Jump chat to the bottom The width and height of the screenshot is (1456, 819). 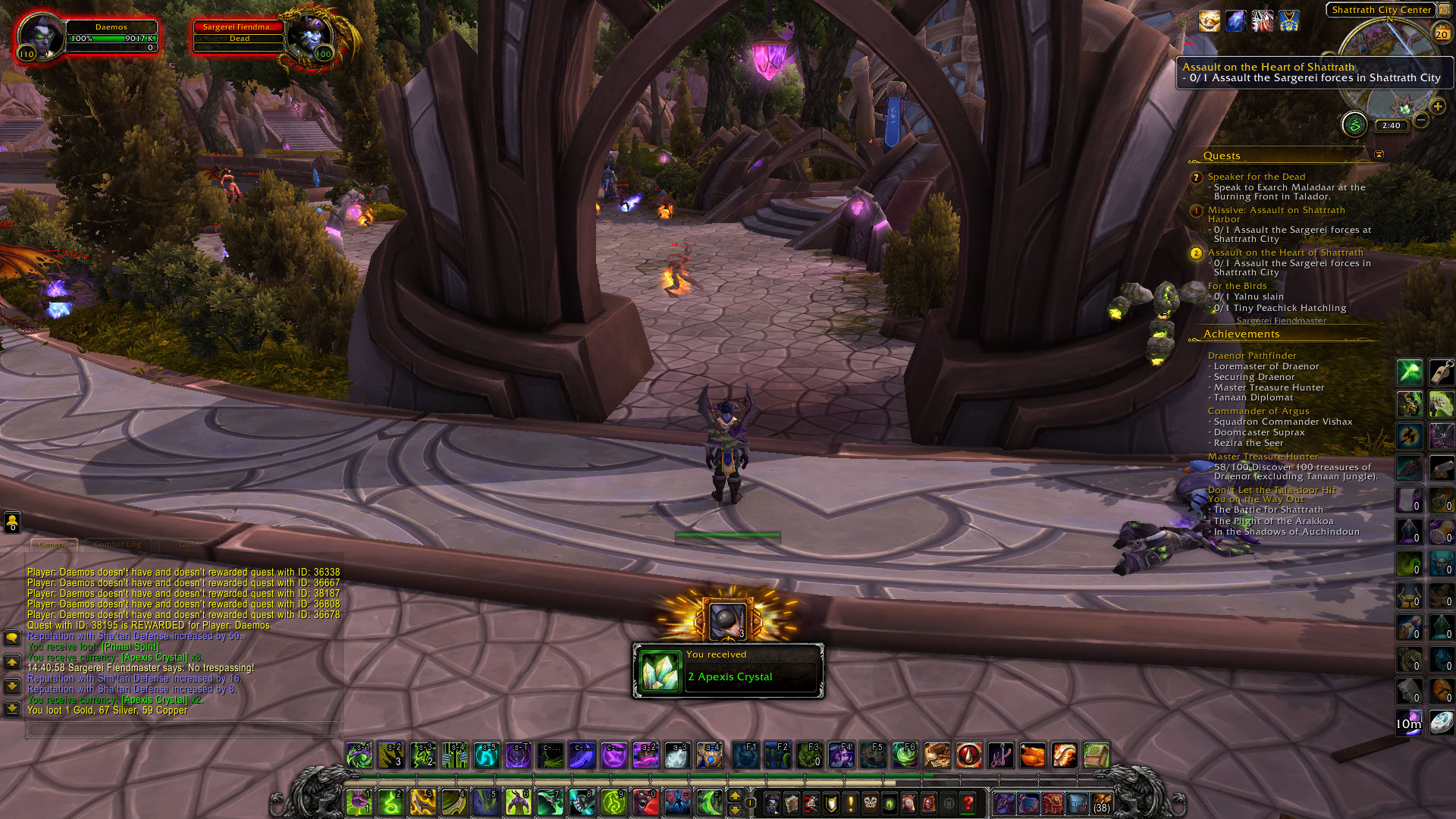point(12,709)
